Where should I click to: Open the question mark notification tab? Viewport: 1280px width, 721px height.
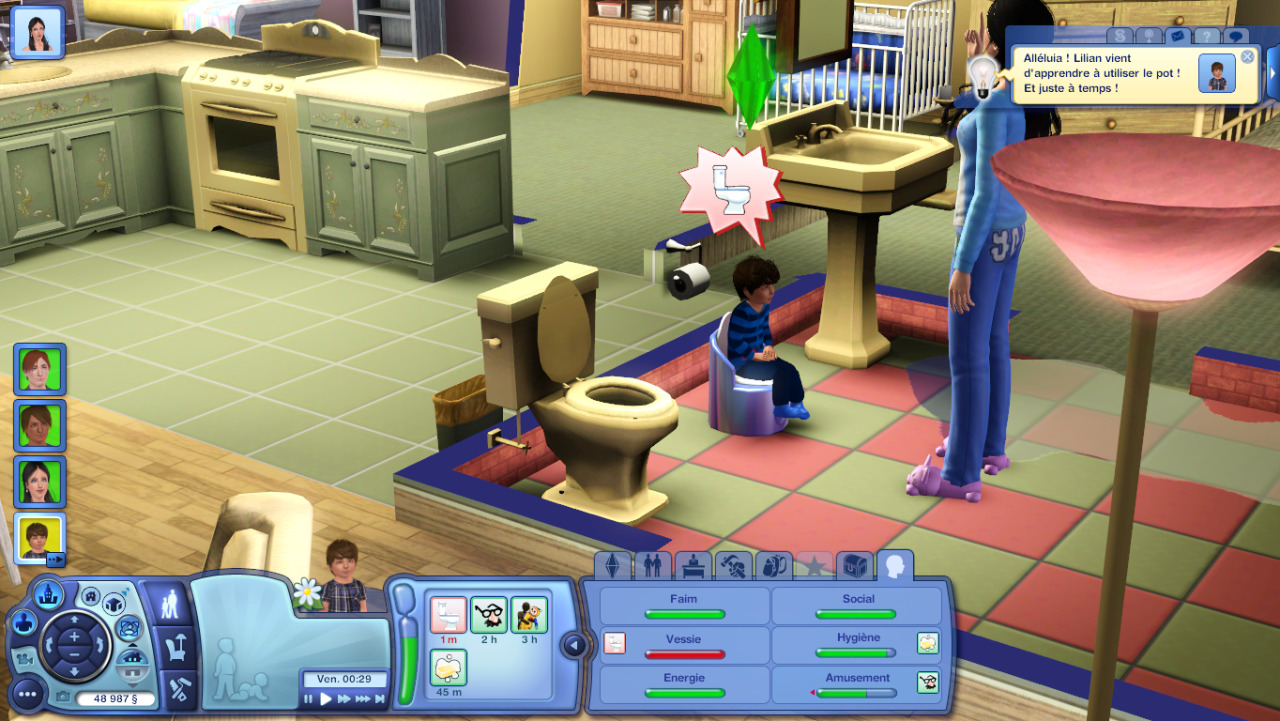click(1207, 36)
